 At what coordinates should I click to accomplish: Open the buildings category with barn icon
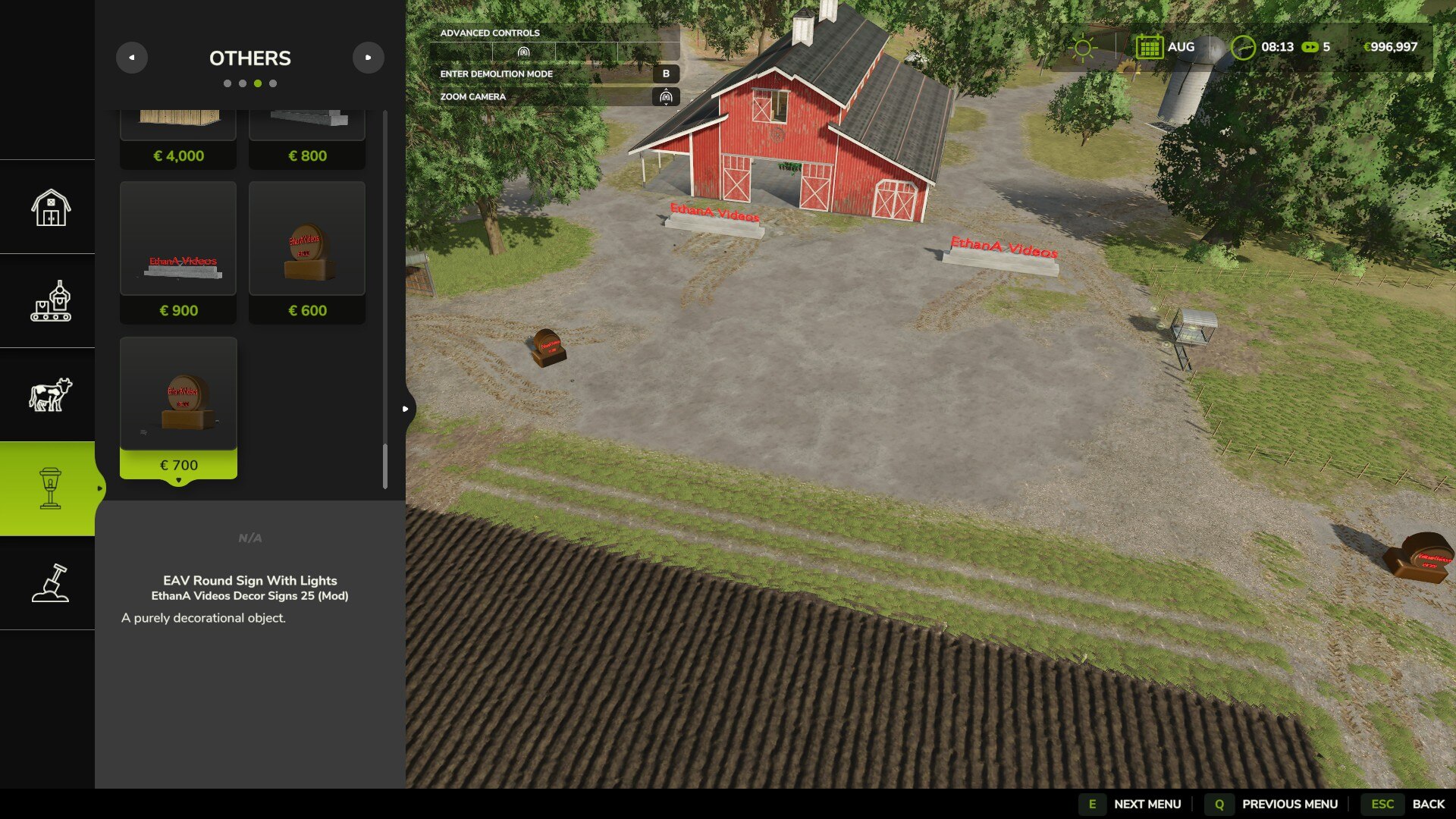point(50,207)
